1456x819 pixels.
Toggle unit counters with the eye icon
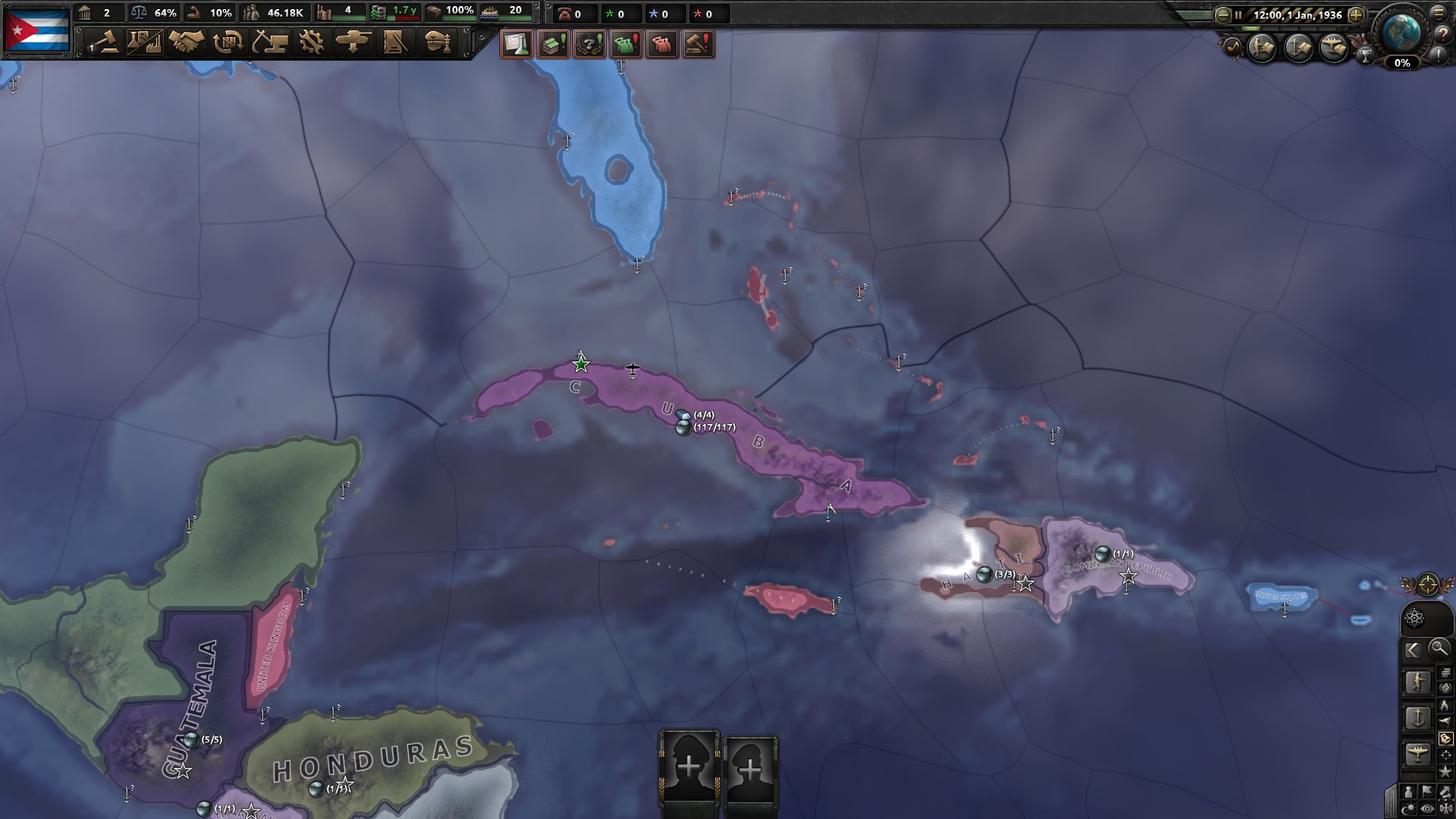[x=1428, y=810]
